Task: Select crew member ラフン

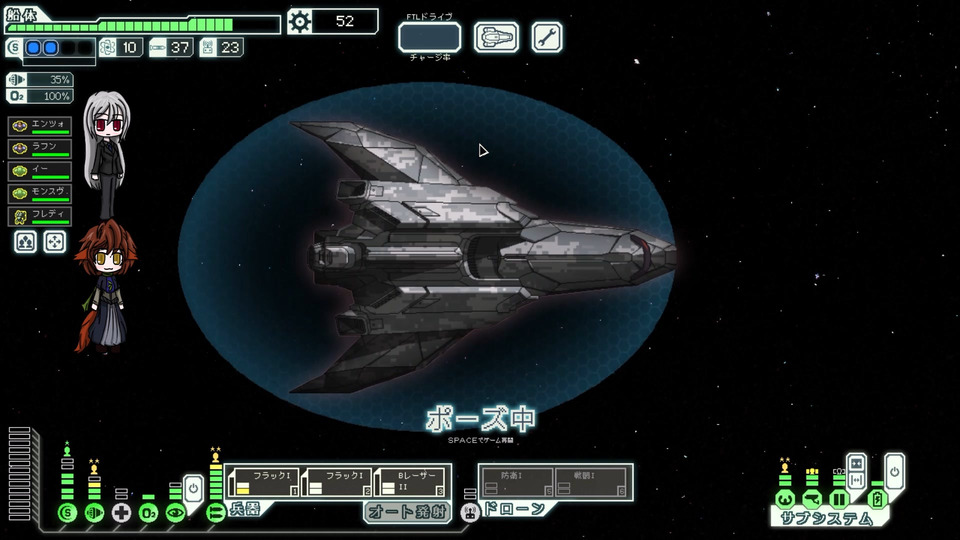Action: pos(40,148)
